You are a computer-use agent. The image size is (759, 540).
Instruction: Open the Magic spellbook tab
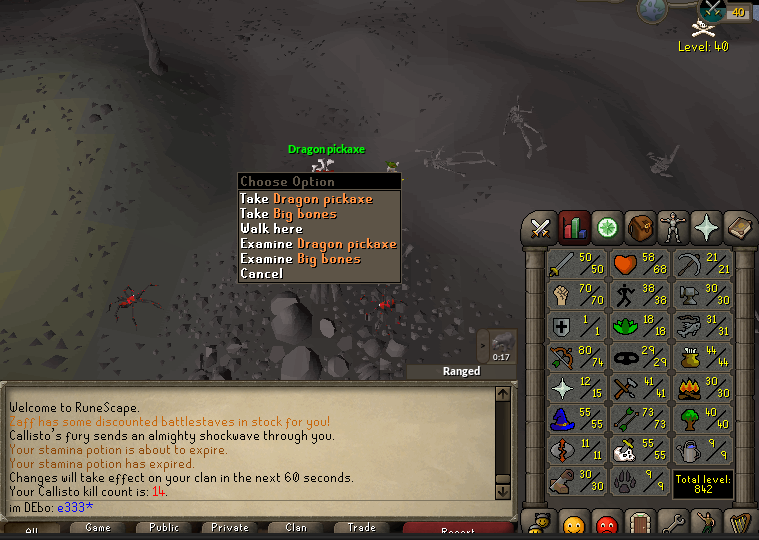[739, 228]
